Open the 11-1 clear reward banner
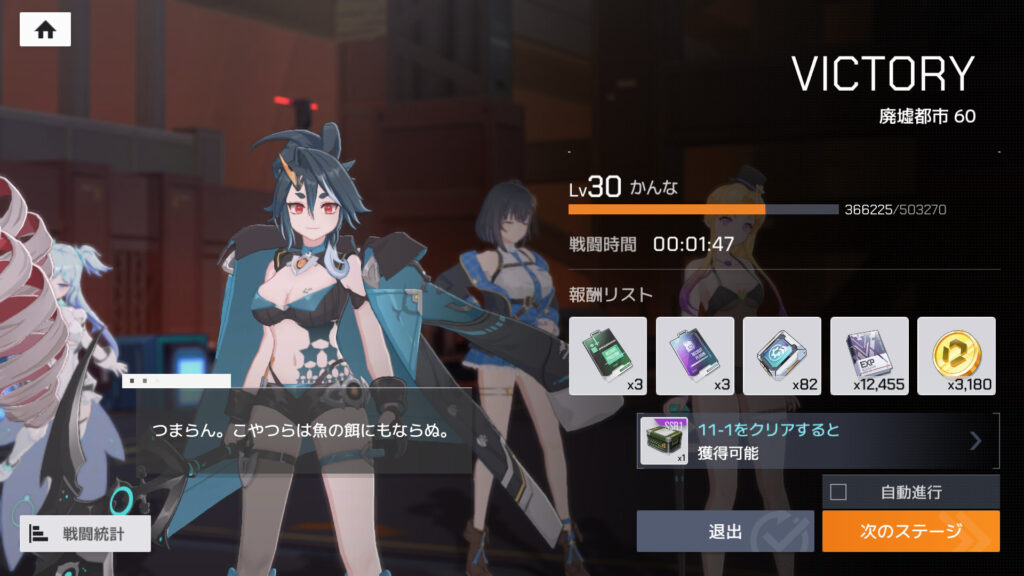Screen dimensions: 1024x576 818,441
